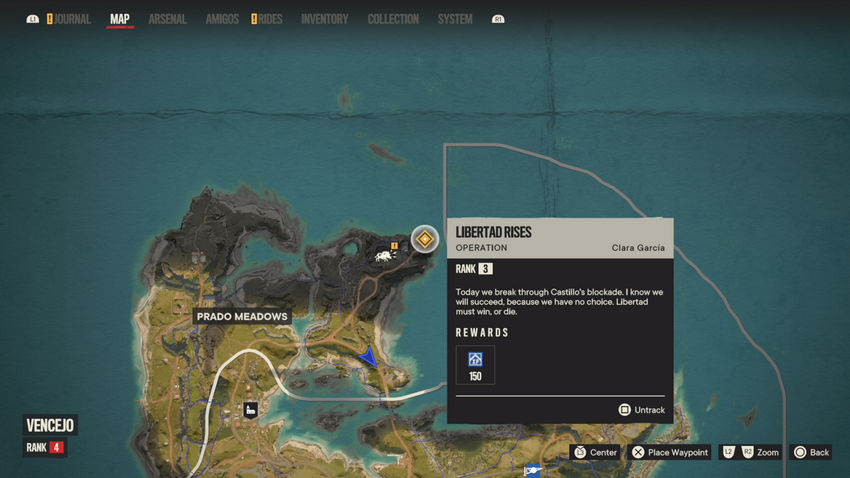Click the white tank map icon
Screen dimensions: 850x478
(x=382, y=256)
